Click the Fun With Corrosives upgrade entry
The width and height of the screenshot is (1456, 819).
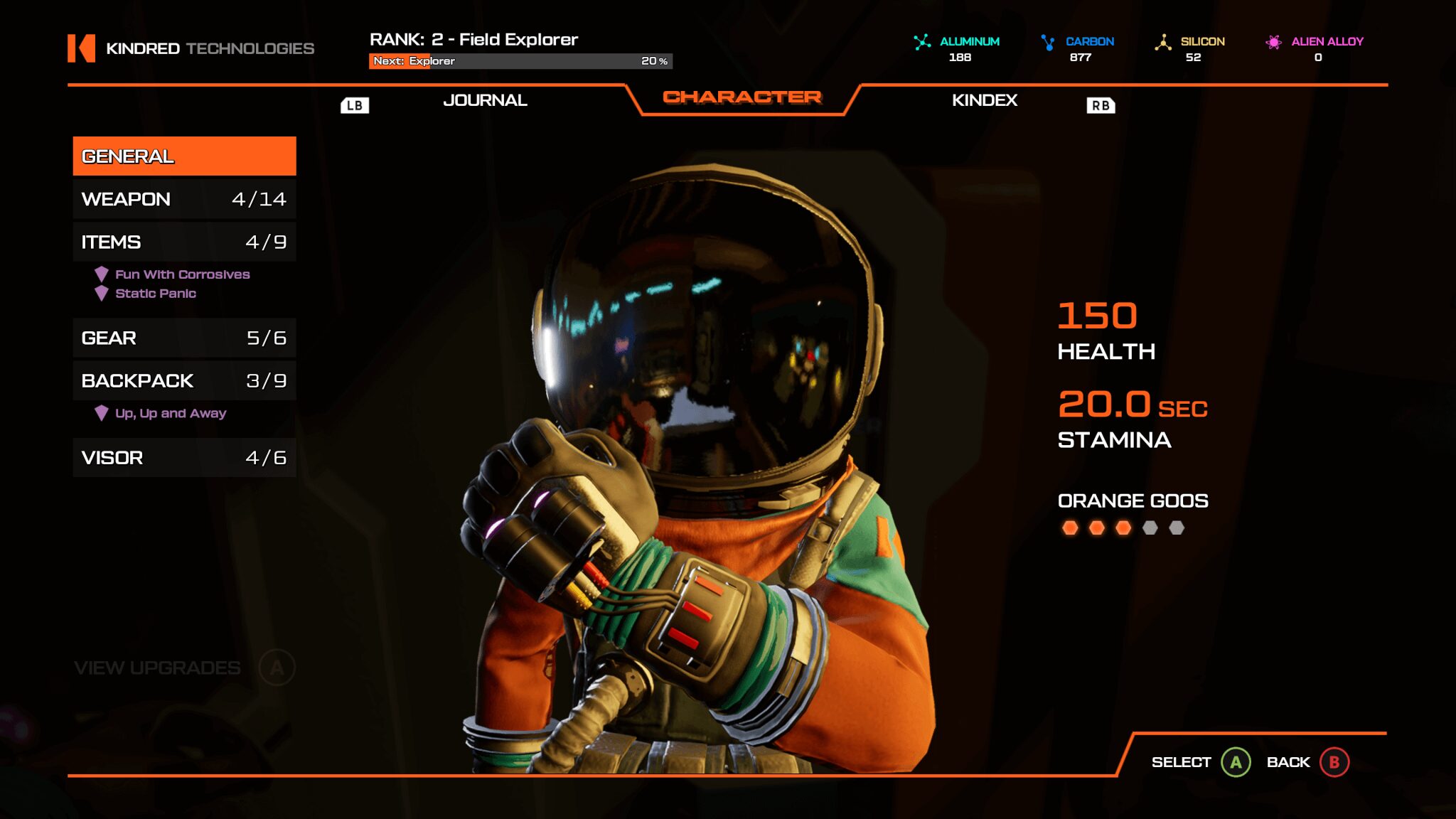tap(182, 274)
